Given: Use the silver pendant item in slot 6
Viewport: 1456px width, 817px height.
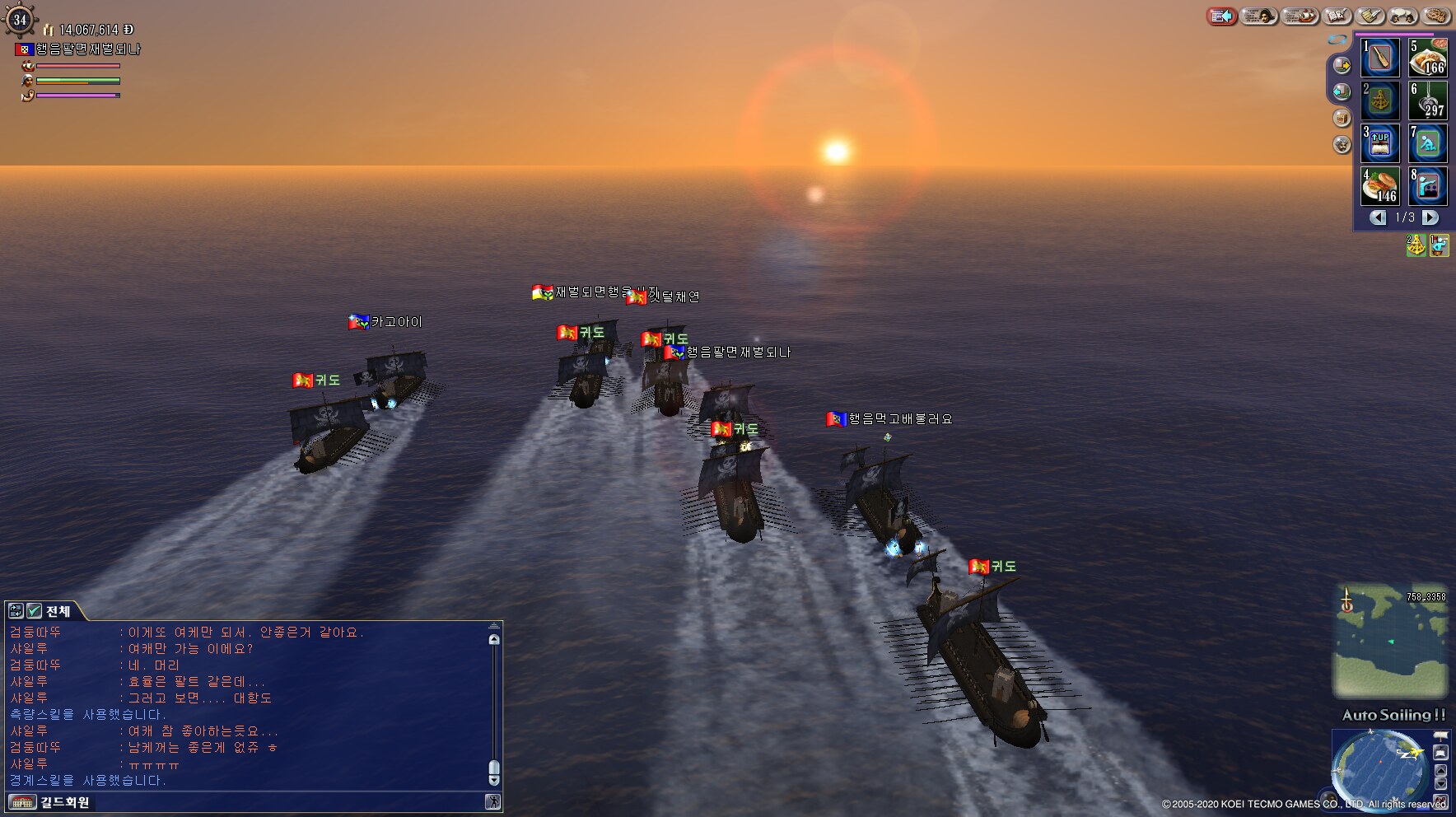Looking at the screenshot, I should [x=1429, y=100].
